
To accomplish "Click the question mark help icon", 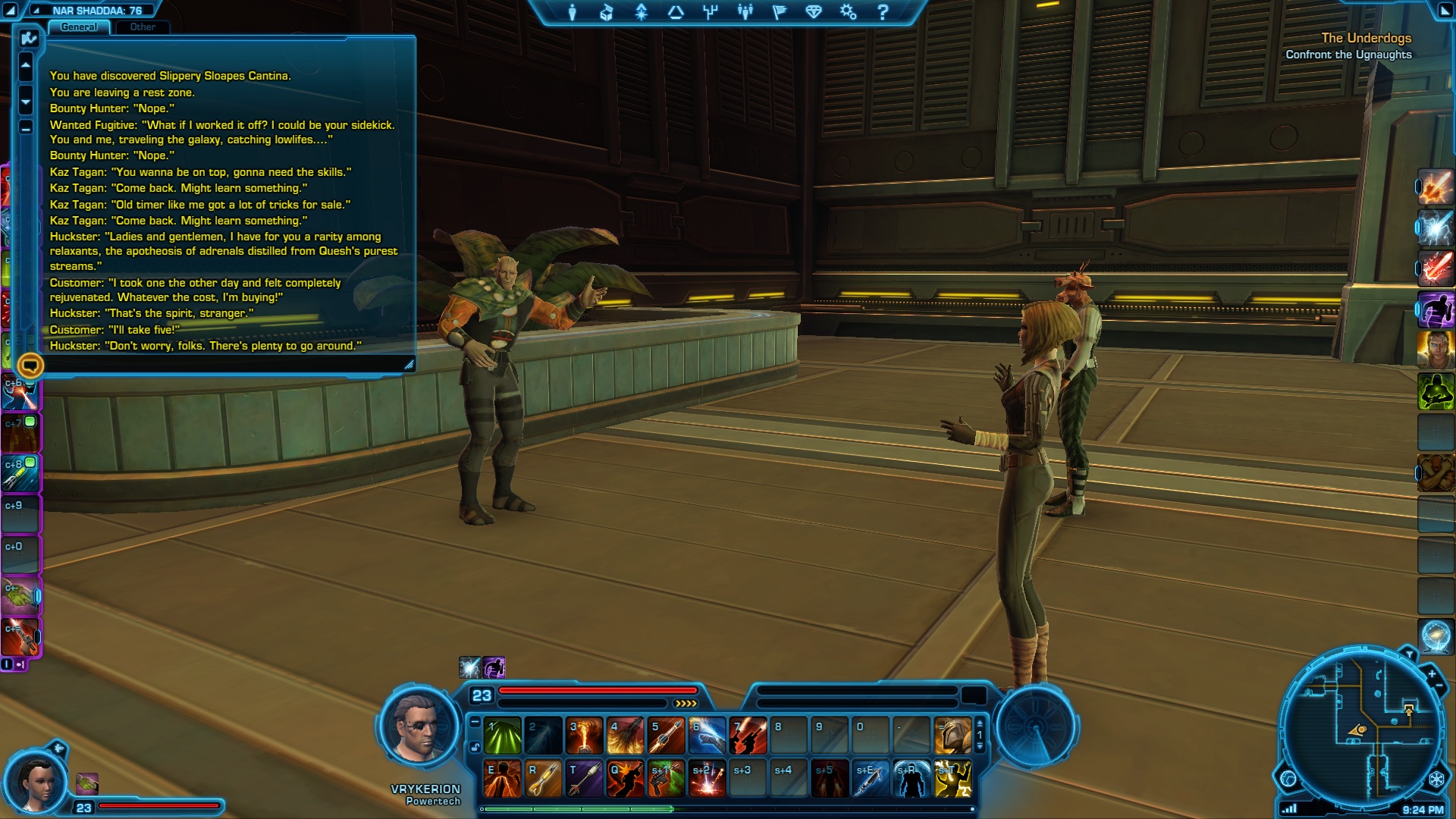I will pos(882,12).
